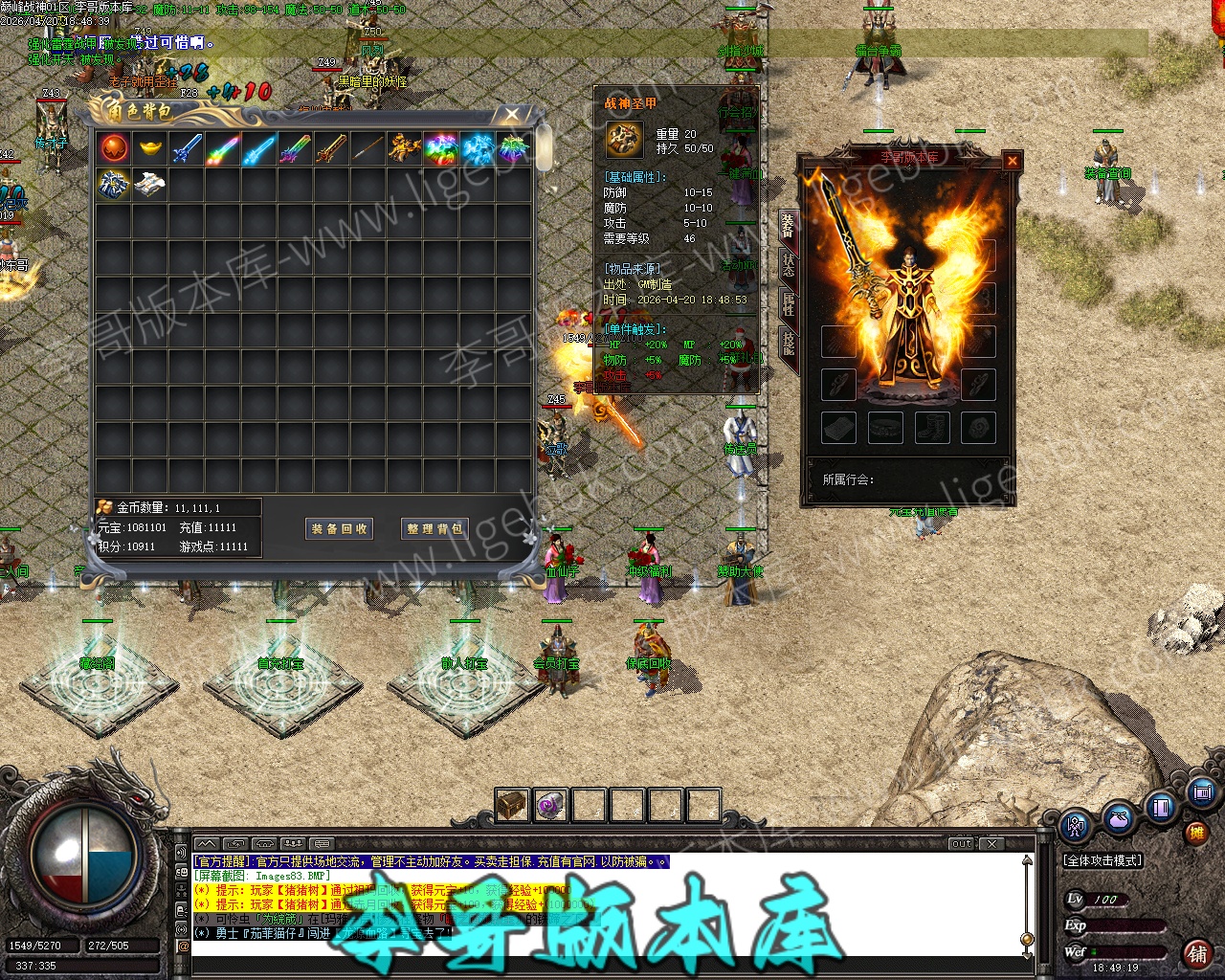Open the 摊 stall button
Image resolution: width=1225 pixels, height=980 pixels.
pos(1196,833)
